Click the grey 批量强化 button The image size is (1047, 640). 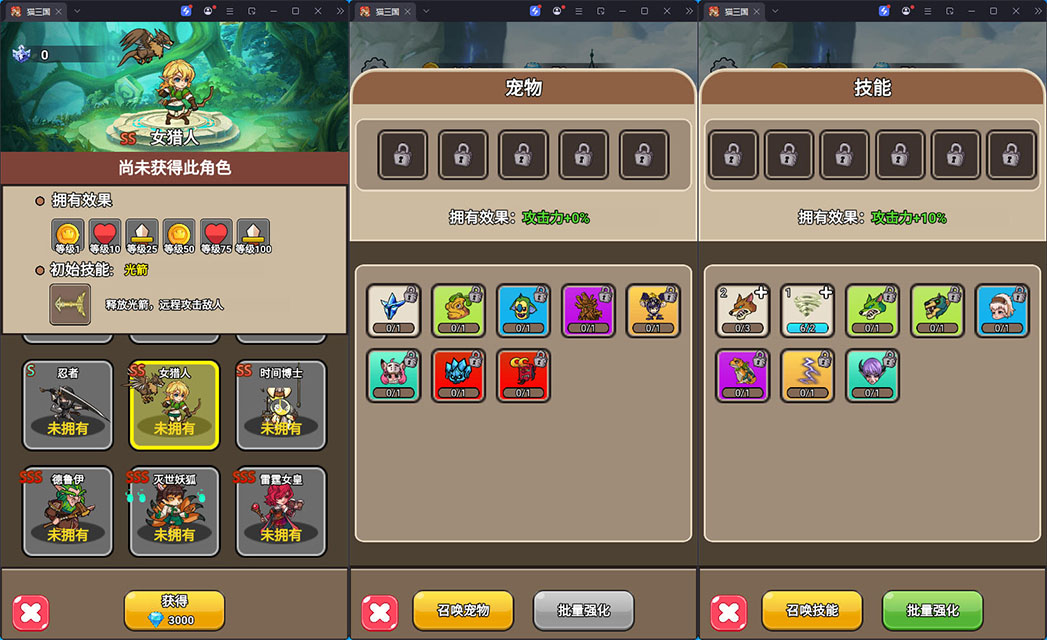tap(583, 610)
